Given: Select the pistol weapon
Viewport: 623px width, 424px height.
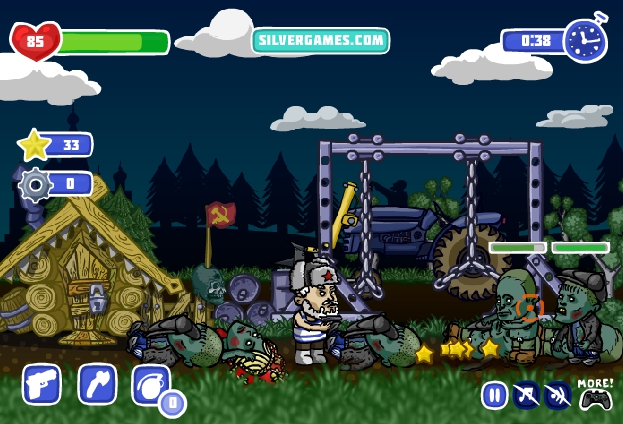Looking at the screenshot, I should point(42,384).
